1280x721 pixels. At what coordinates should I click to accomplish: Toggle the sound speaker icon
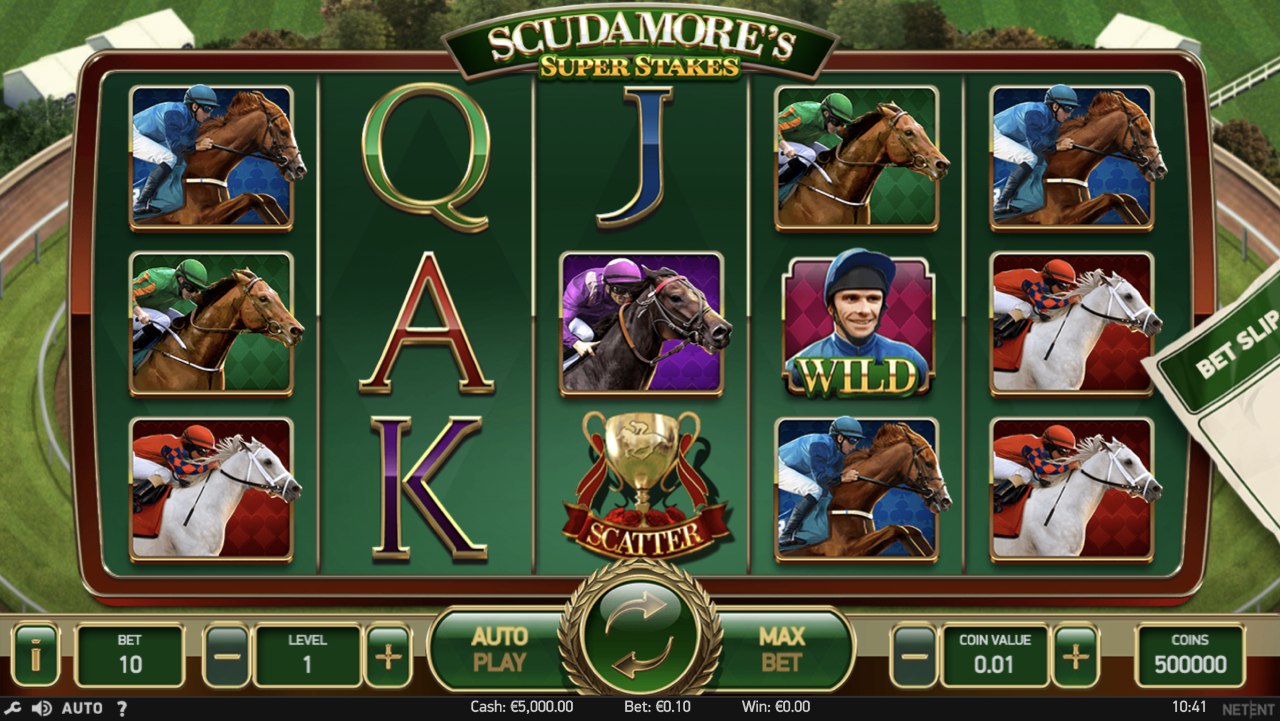point(41,708)
